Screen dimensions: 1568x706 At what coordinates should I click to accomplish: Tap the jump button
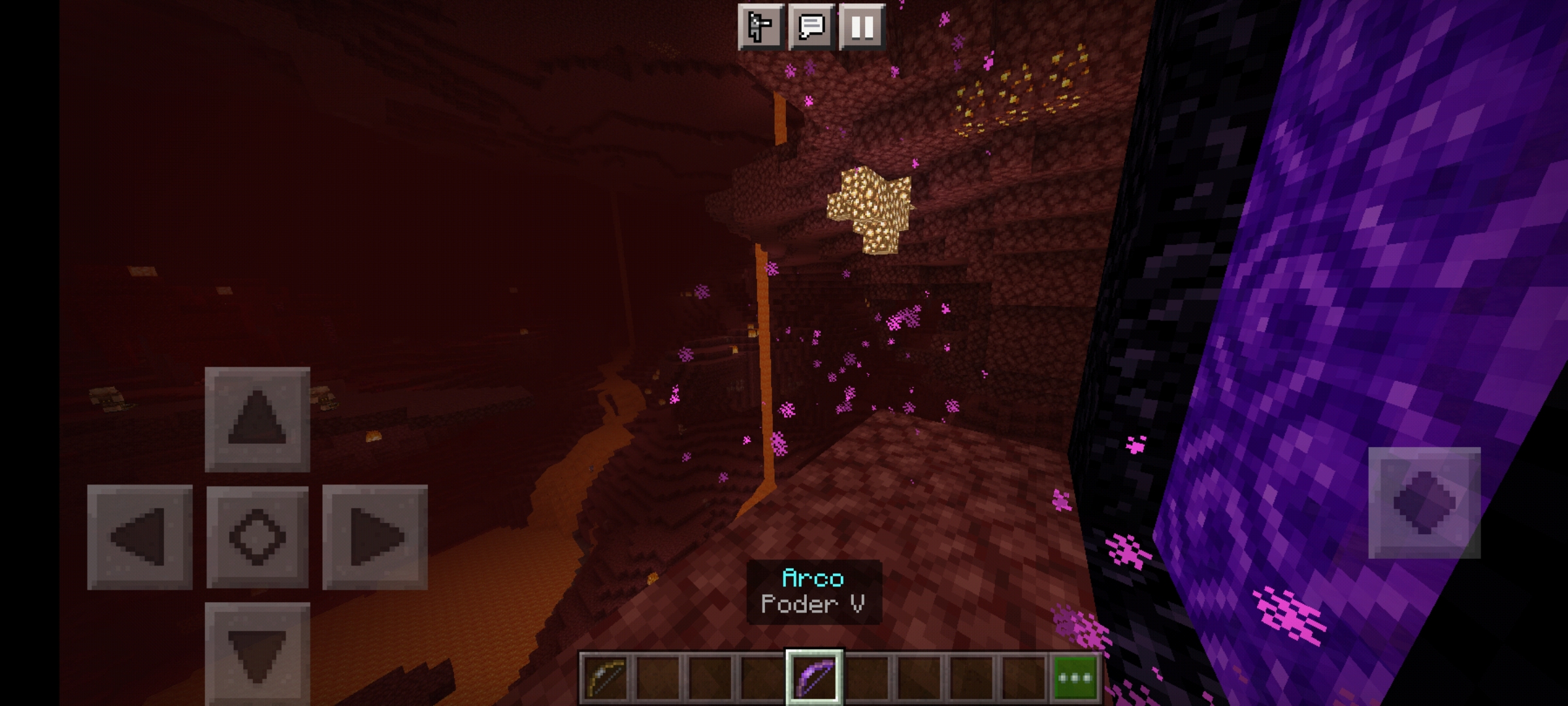click(x=1424, y=503)
